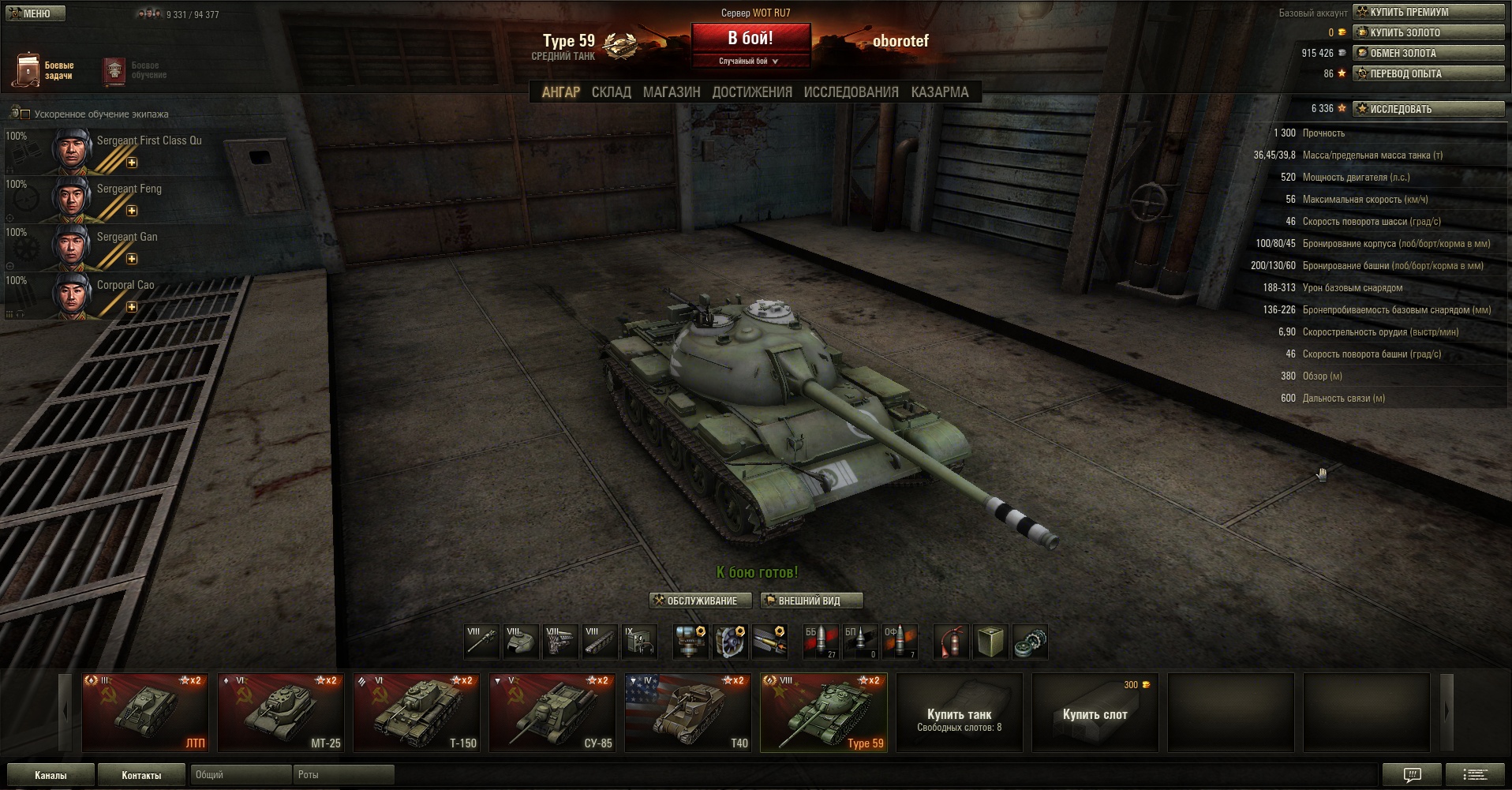1512x790 pixels.
Task: Choose the СУ-85 tank thumbnail
Action: (x=552, y=712)
